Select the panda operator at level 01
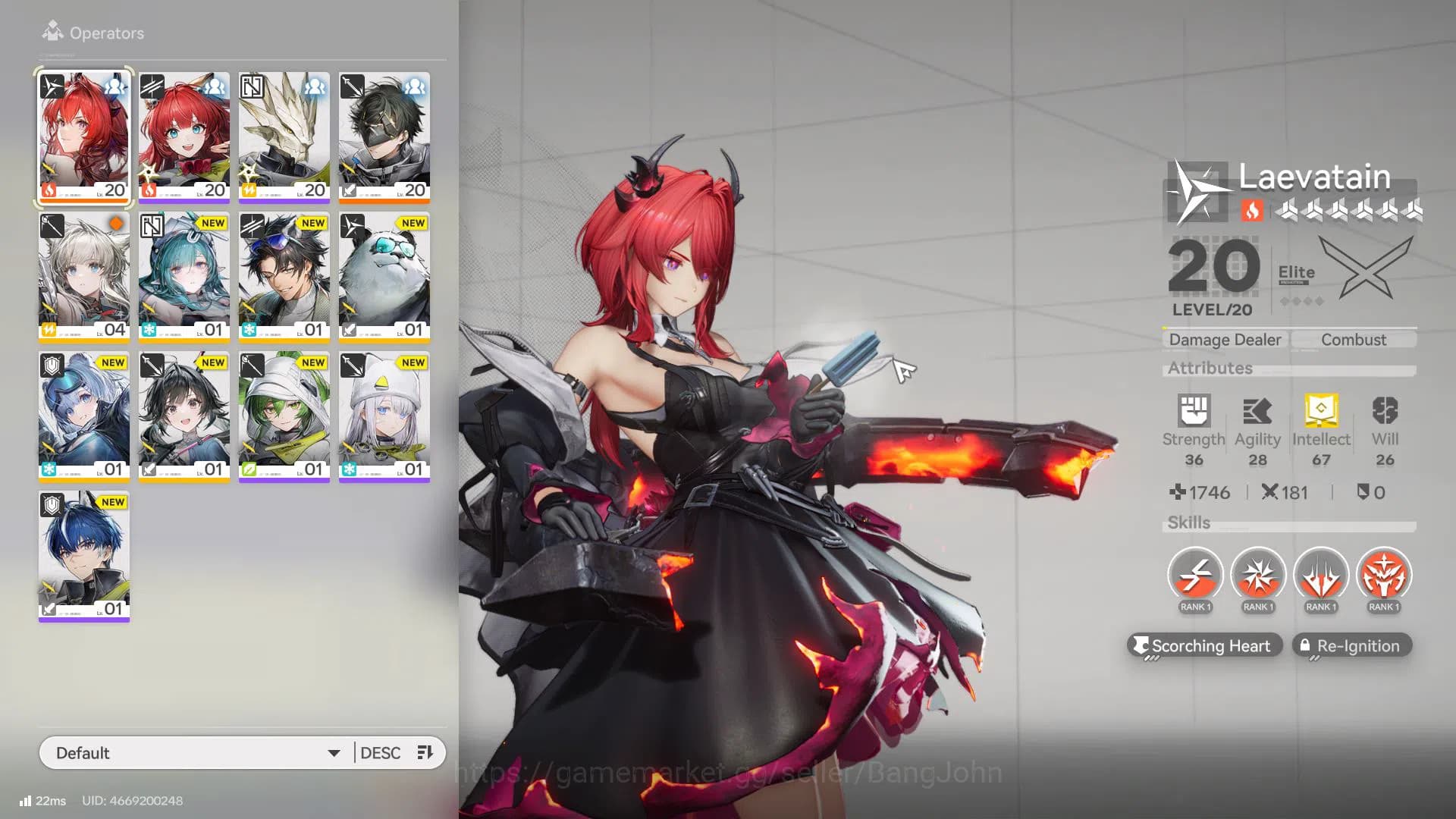 (384, 277)
